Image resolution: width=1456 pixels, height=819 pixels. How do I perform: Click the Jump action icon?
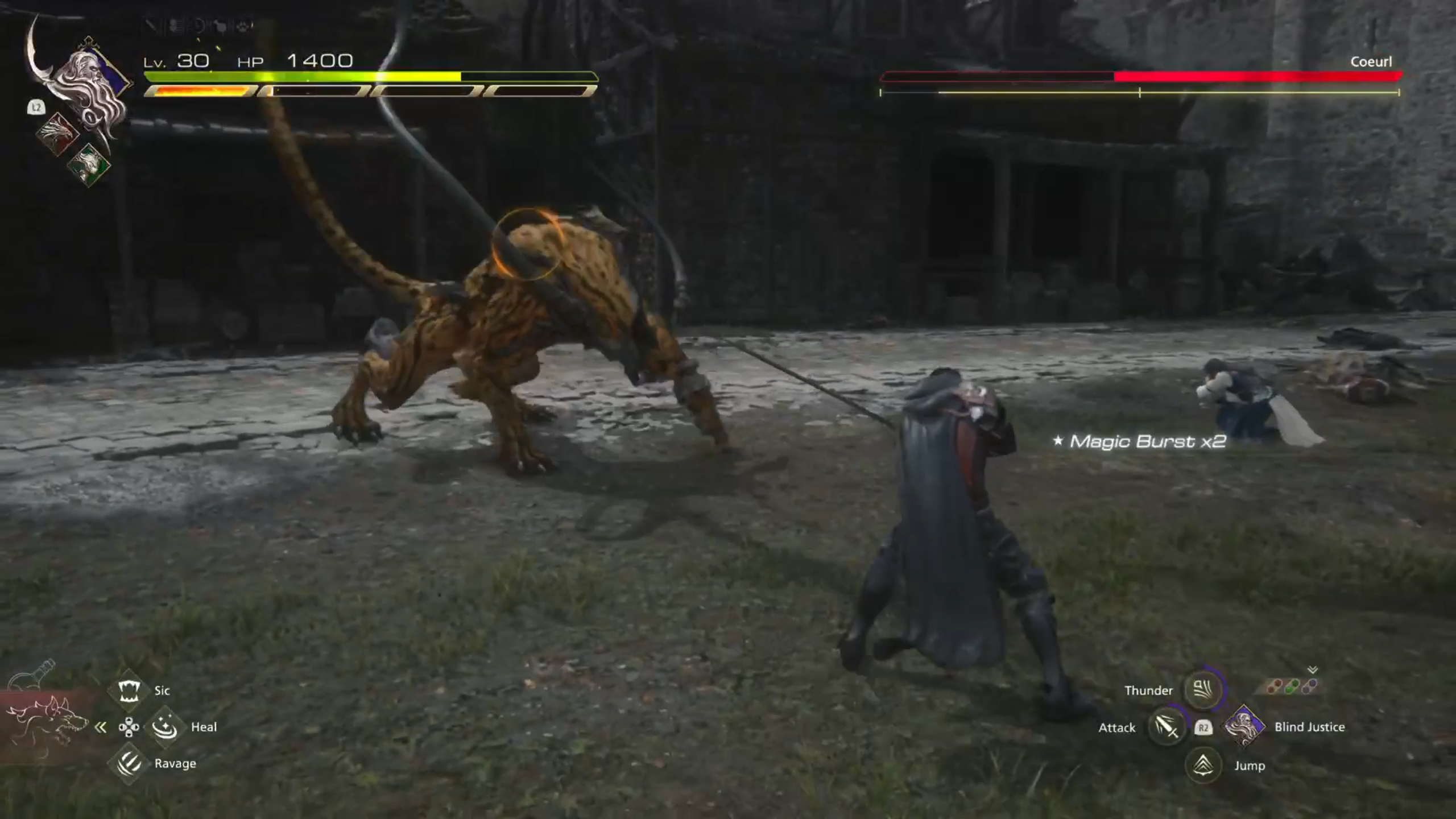coord(1202,765)
